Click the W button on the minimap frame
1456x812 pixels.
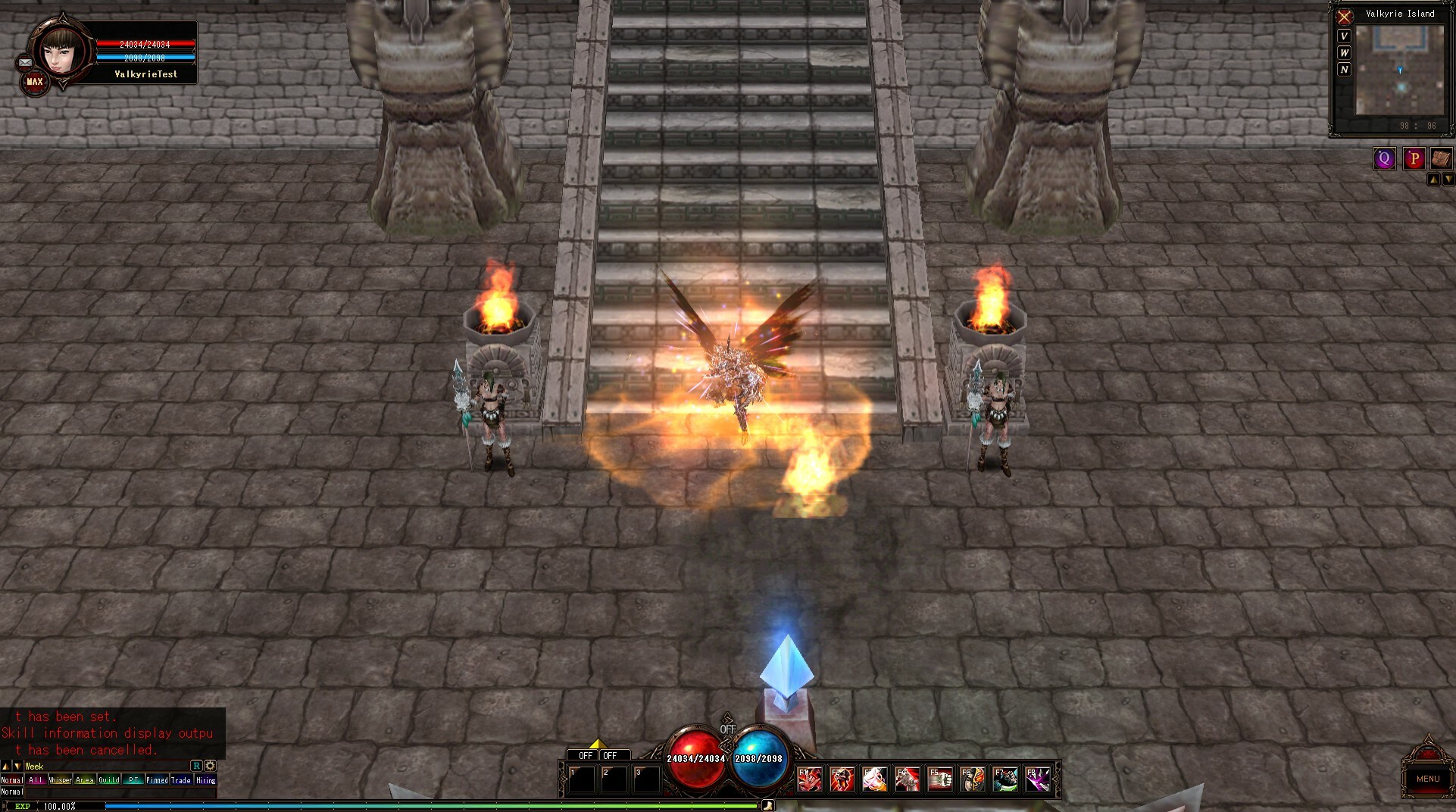pyautogui.click(x=1344, y=52)
